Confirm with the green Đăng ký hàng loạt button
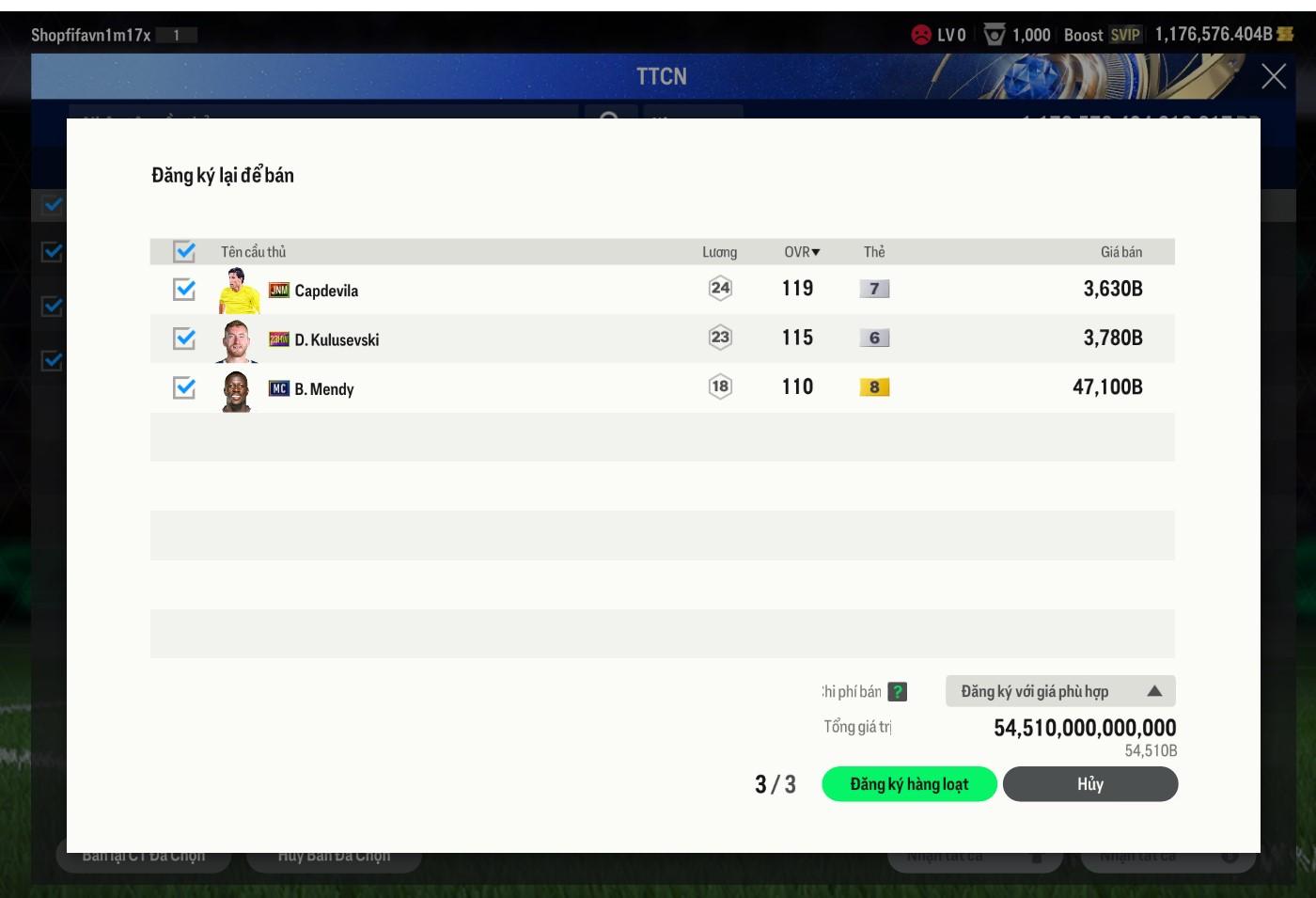This screenshot has height=898, width=1316. click(908, 784)
